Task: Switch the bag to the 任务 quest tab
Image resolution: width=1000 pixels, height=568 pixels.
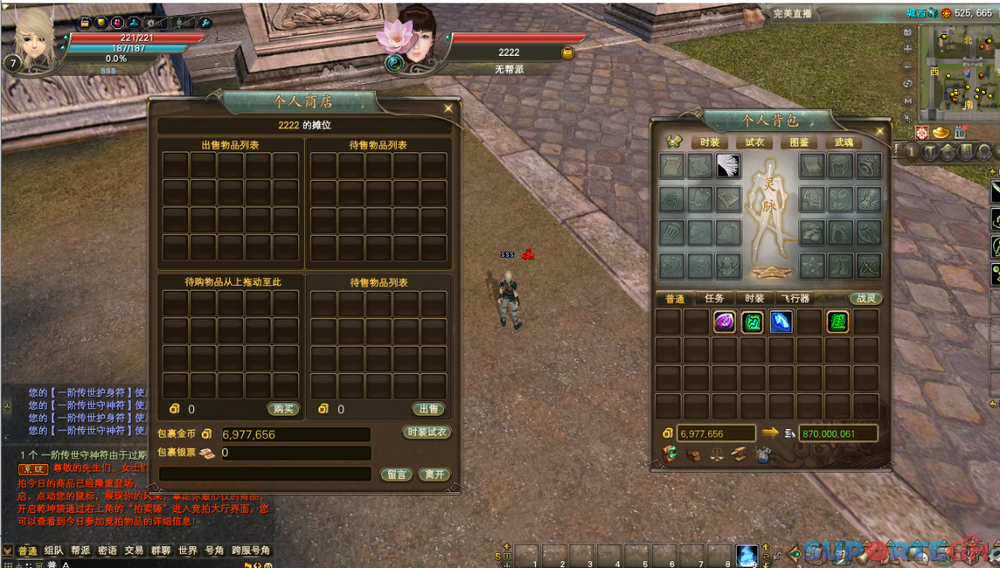Action: 715,298
